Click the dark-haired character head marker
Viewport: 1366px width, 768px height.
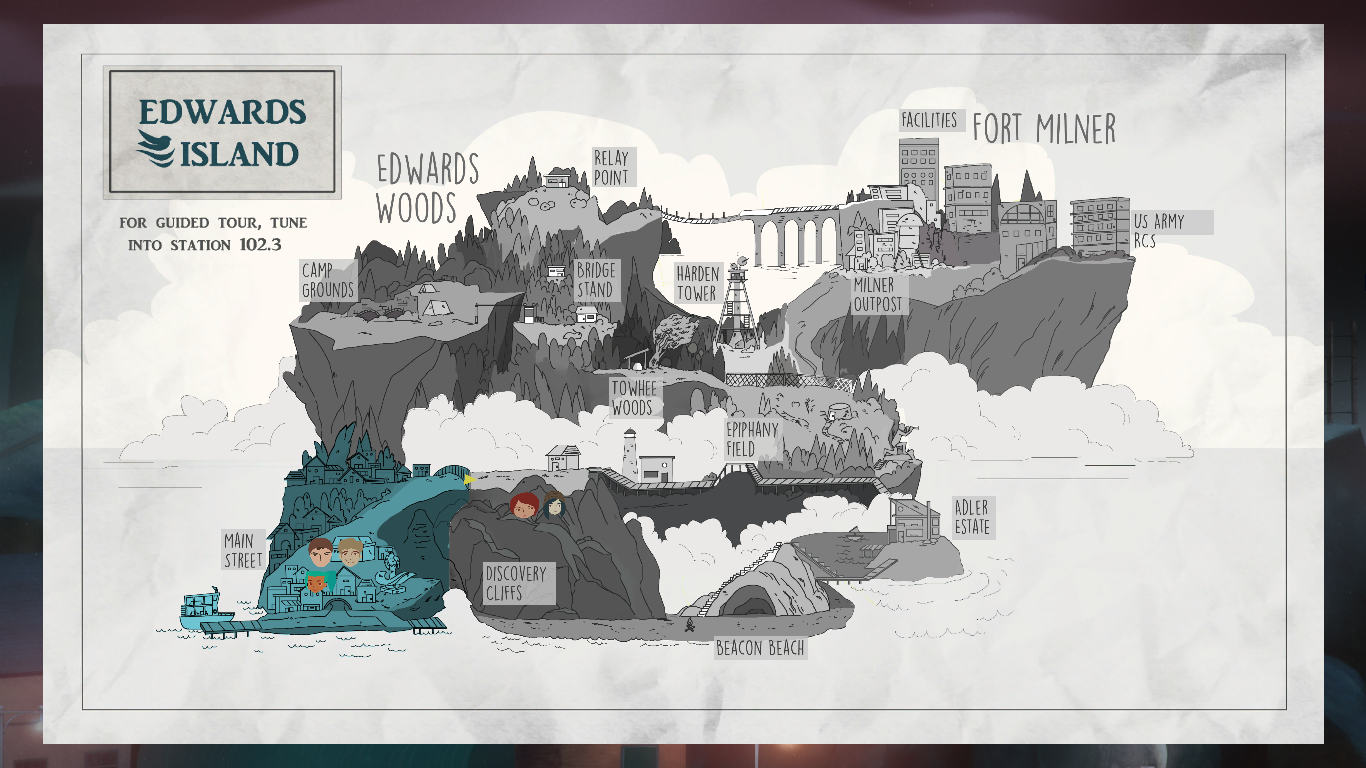click(555, 504)
